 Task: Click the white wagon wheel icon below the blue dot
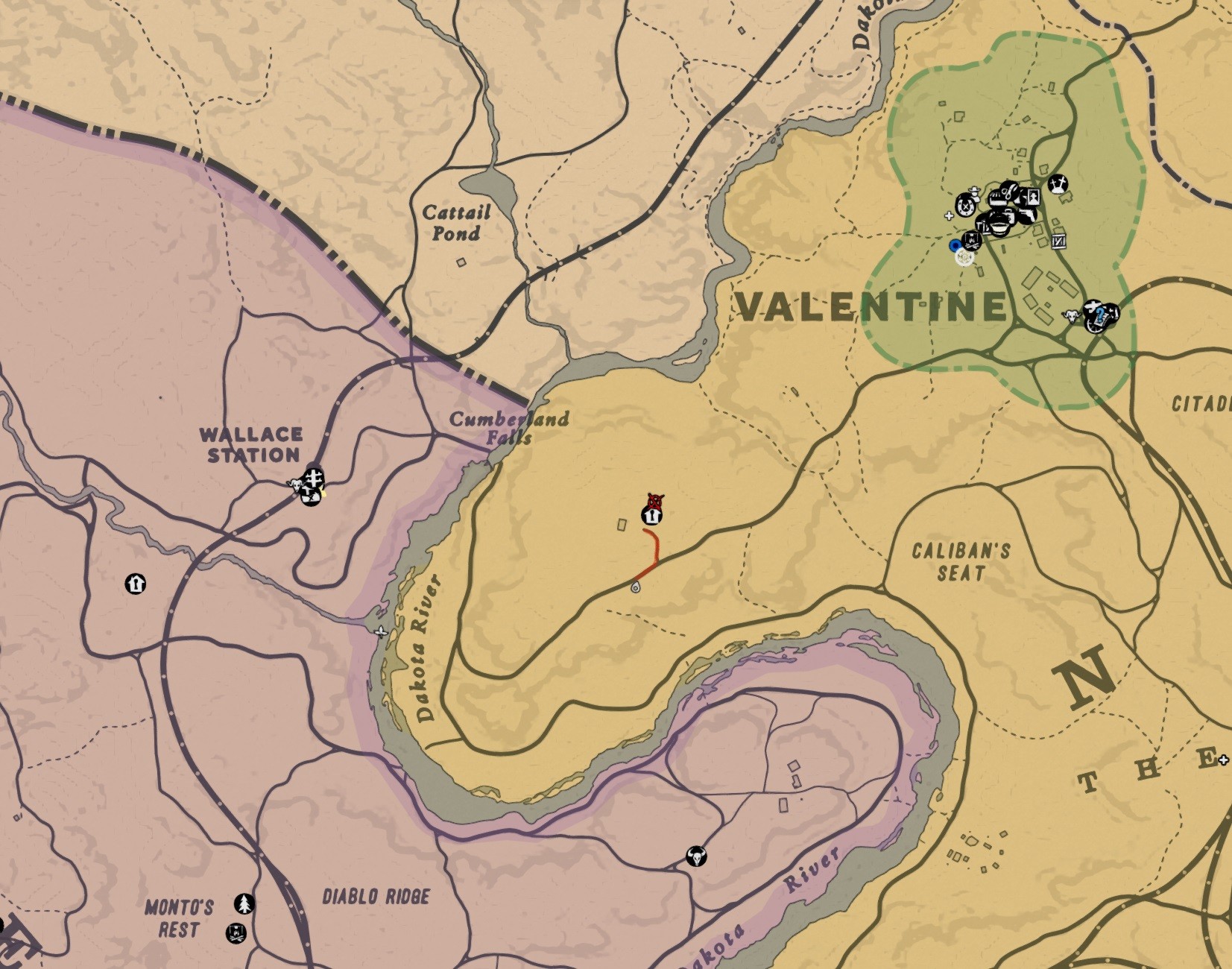964,259
